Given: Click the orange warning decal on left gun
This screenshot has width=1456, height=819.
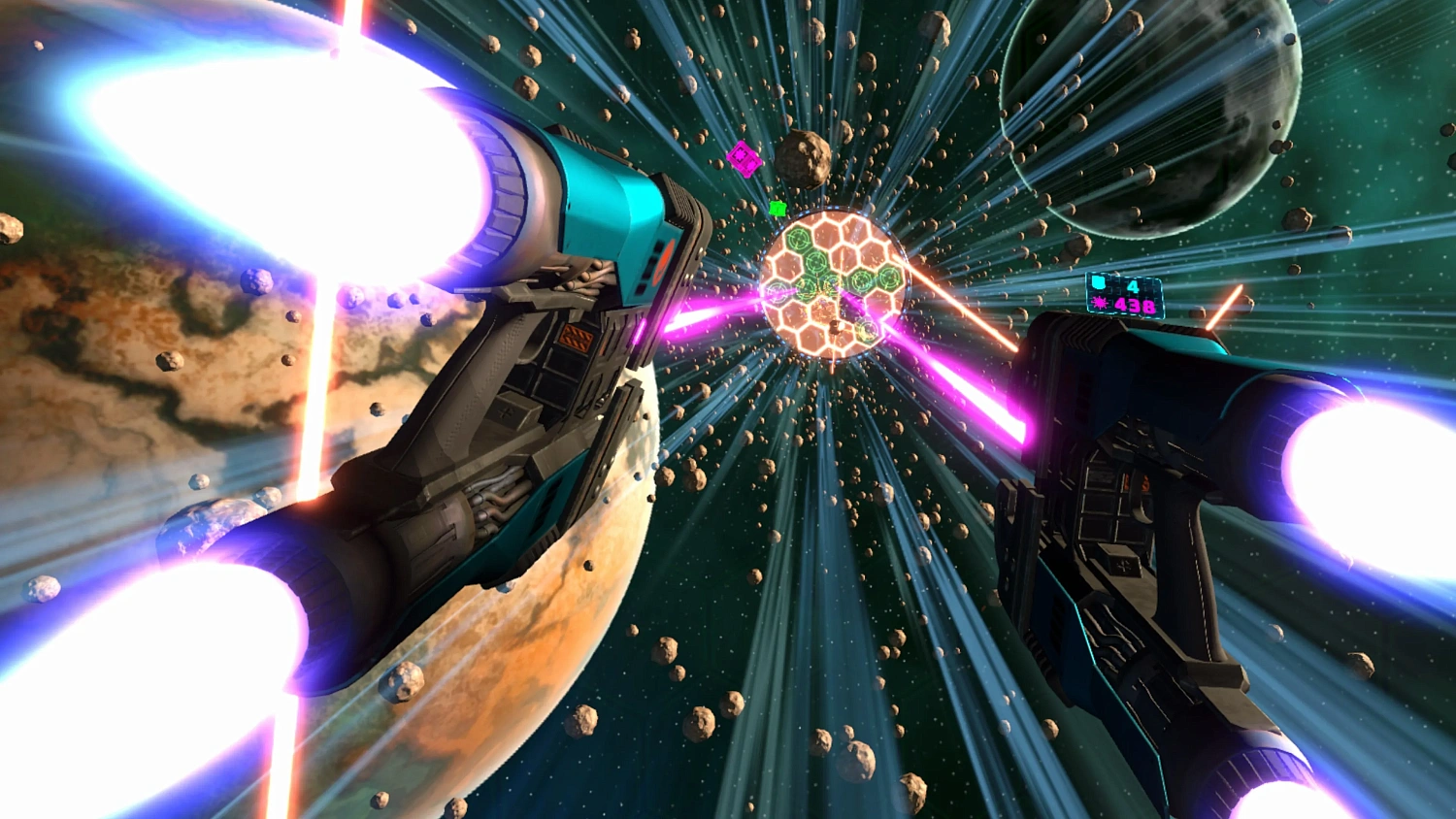Looking at the screenshot, I should pyautogui.click(x=576, y=338).
